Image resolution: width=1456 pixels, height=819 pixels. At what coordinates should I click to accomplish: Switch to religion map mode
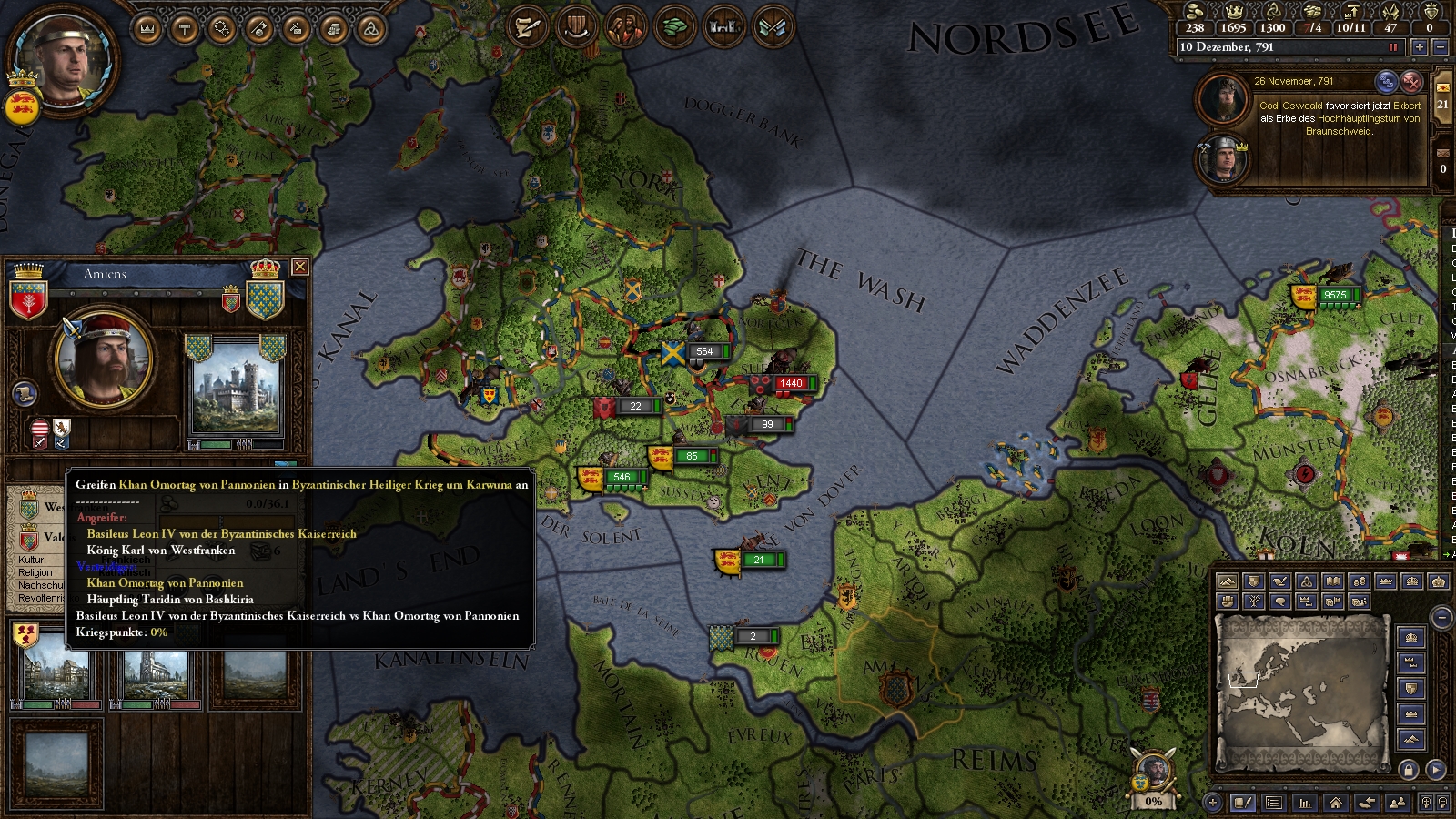coord(1307,581)
